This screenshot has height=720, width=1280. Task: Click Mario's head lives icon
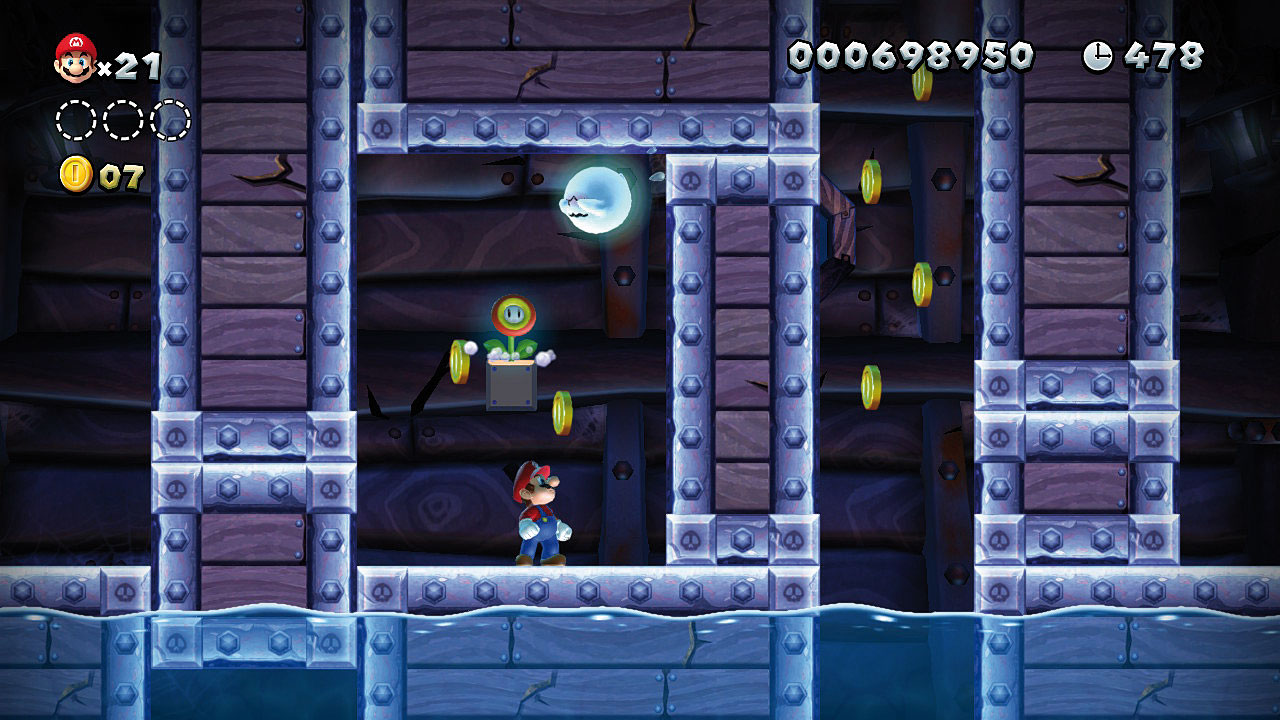(75, 58)
